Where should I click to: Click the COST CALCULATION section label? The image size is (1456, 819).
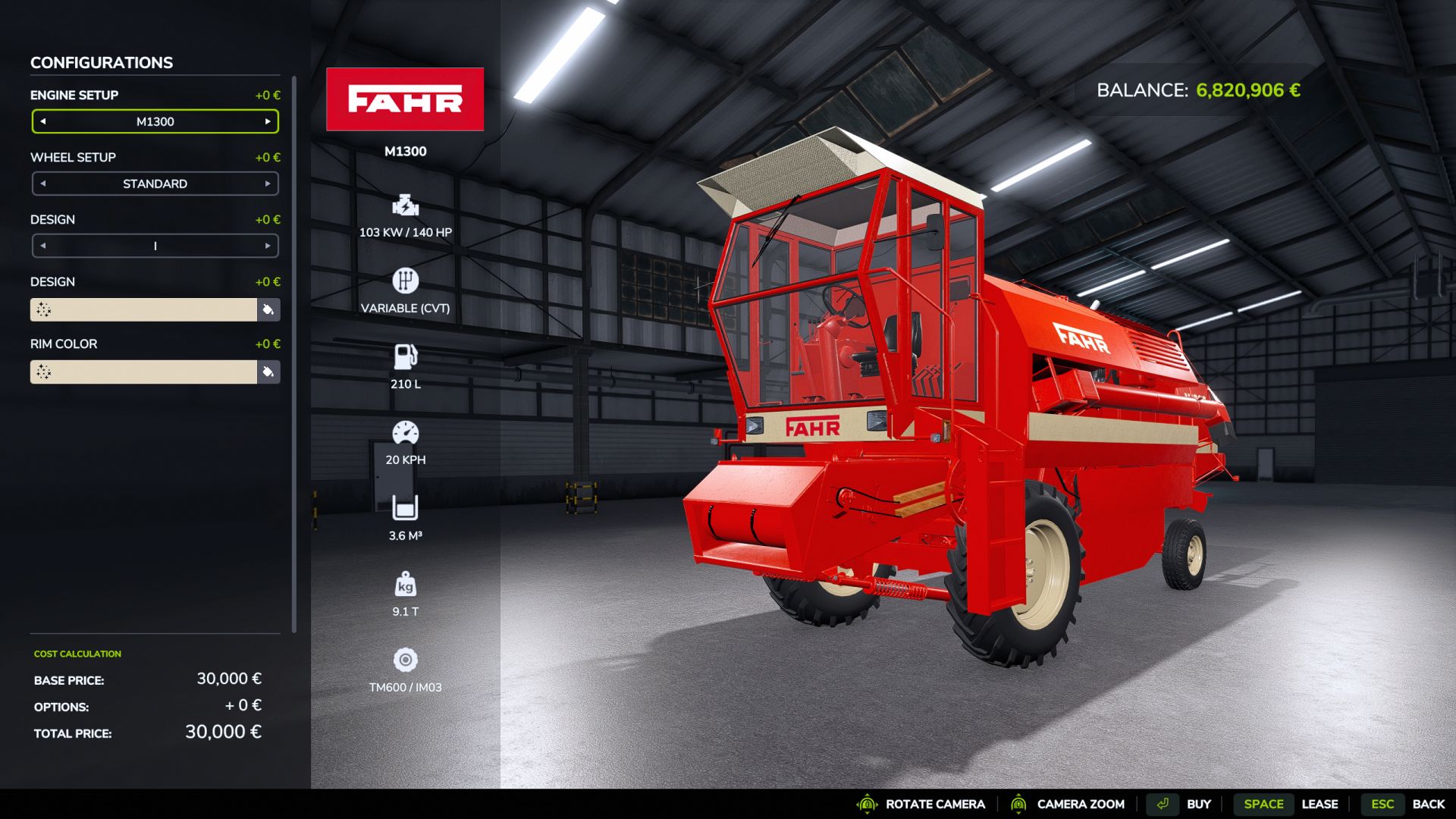coord(77,653)
